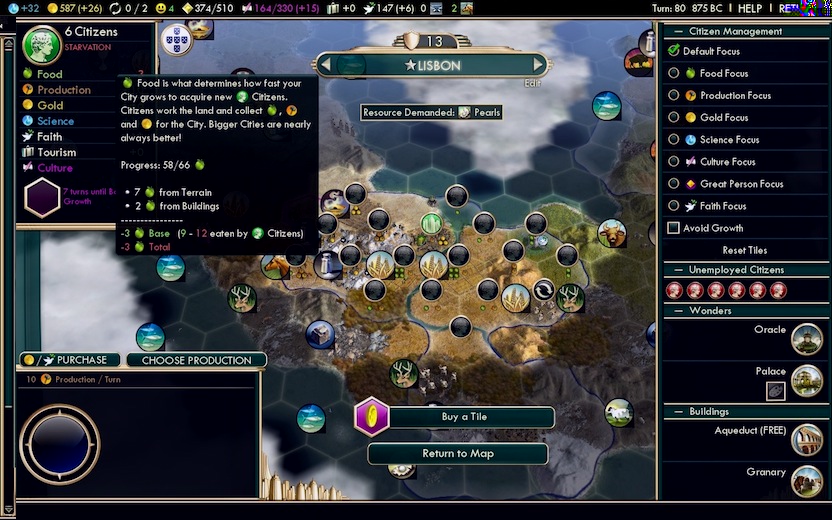The image size is (832, 520).
Task: Click Reset Tiles
Action: tap(744, 250)
